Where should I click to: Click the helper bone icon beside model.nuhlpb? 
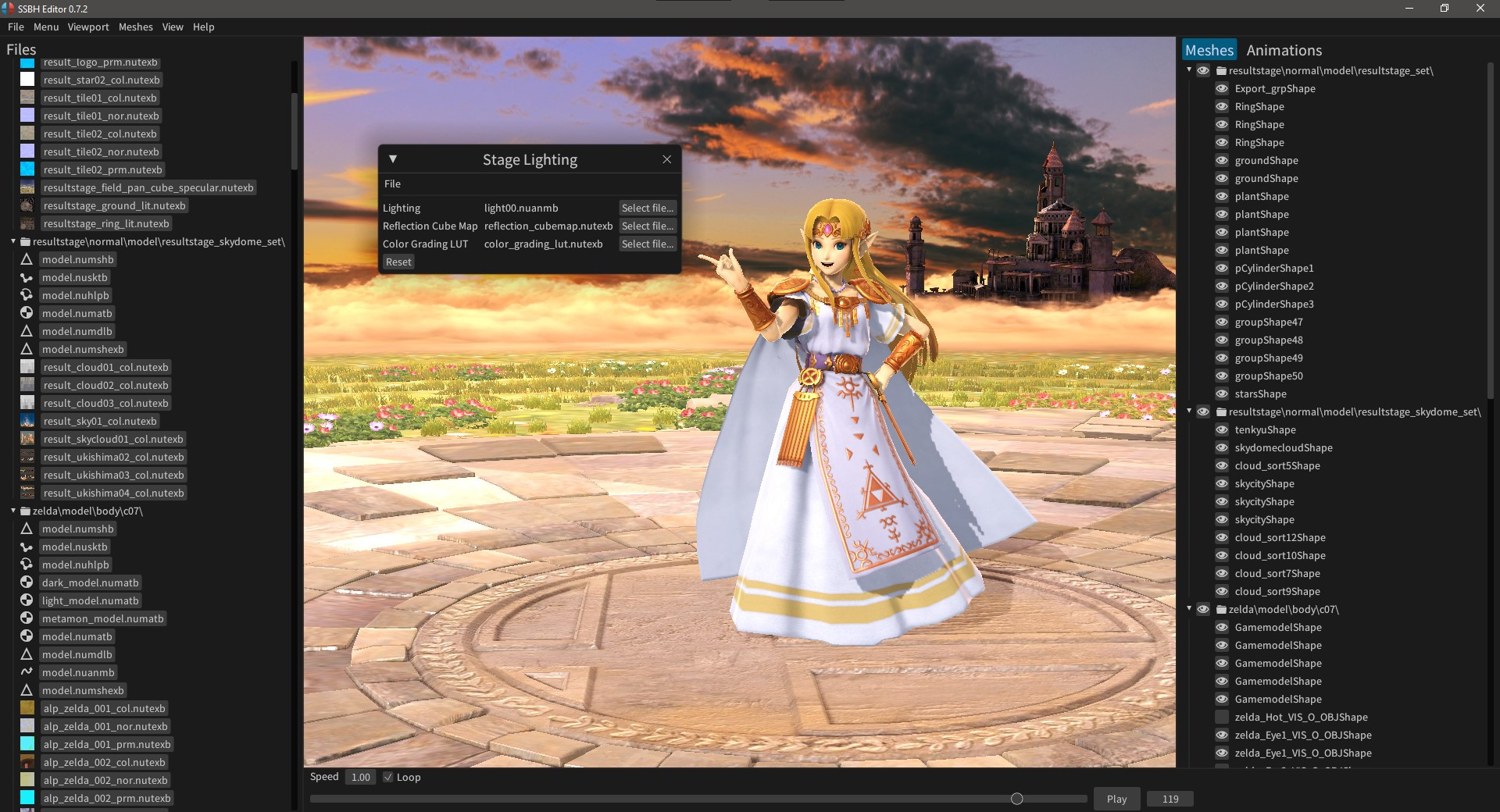(27, 564)
